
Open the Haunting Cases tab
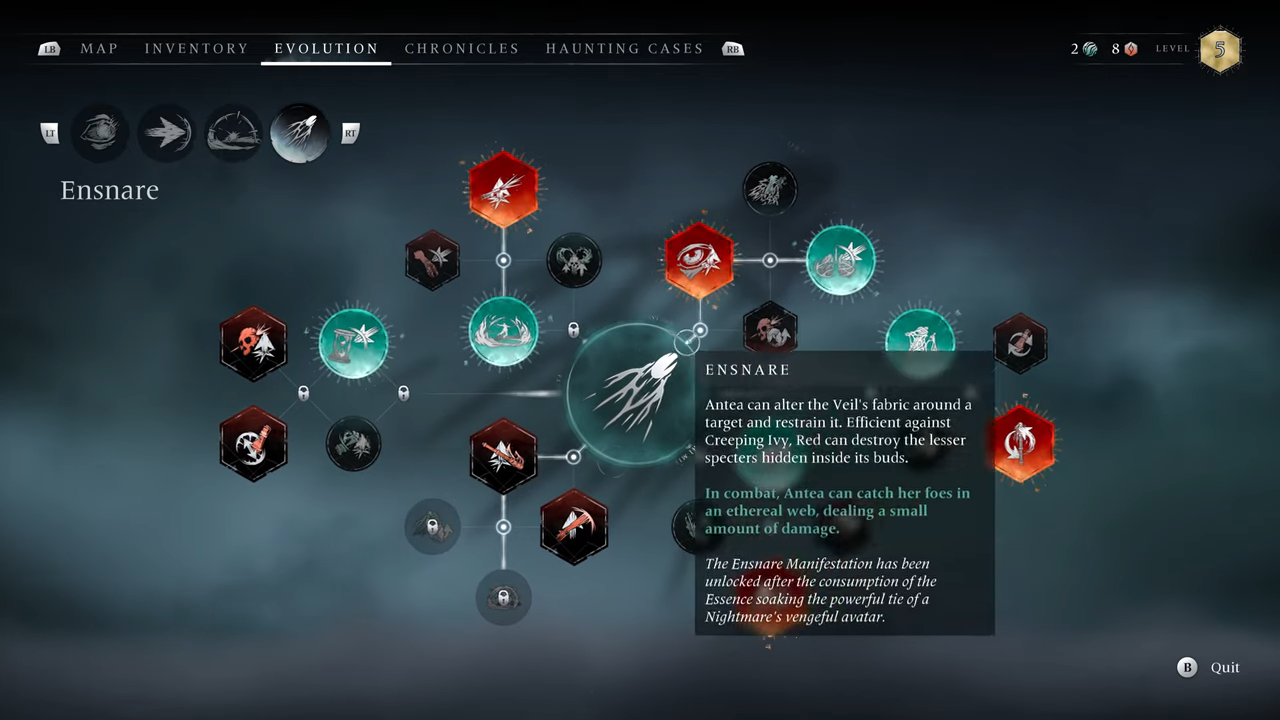(x=624, y=48)
